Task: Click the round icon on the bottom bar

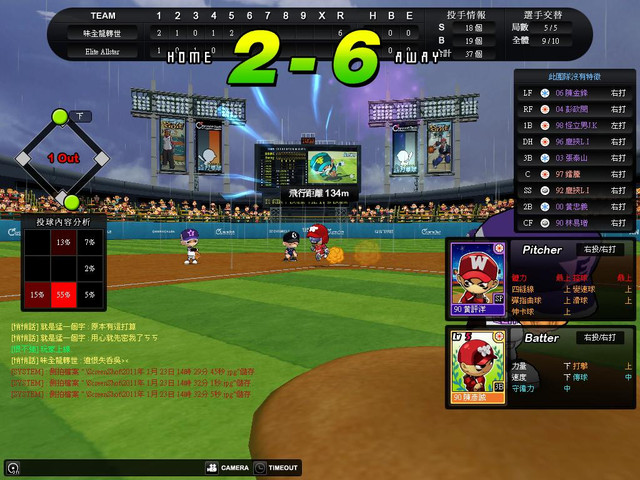Action: tap(11, 467)
